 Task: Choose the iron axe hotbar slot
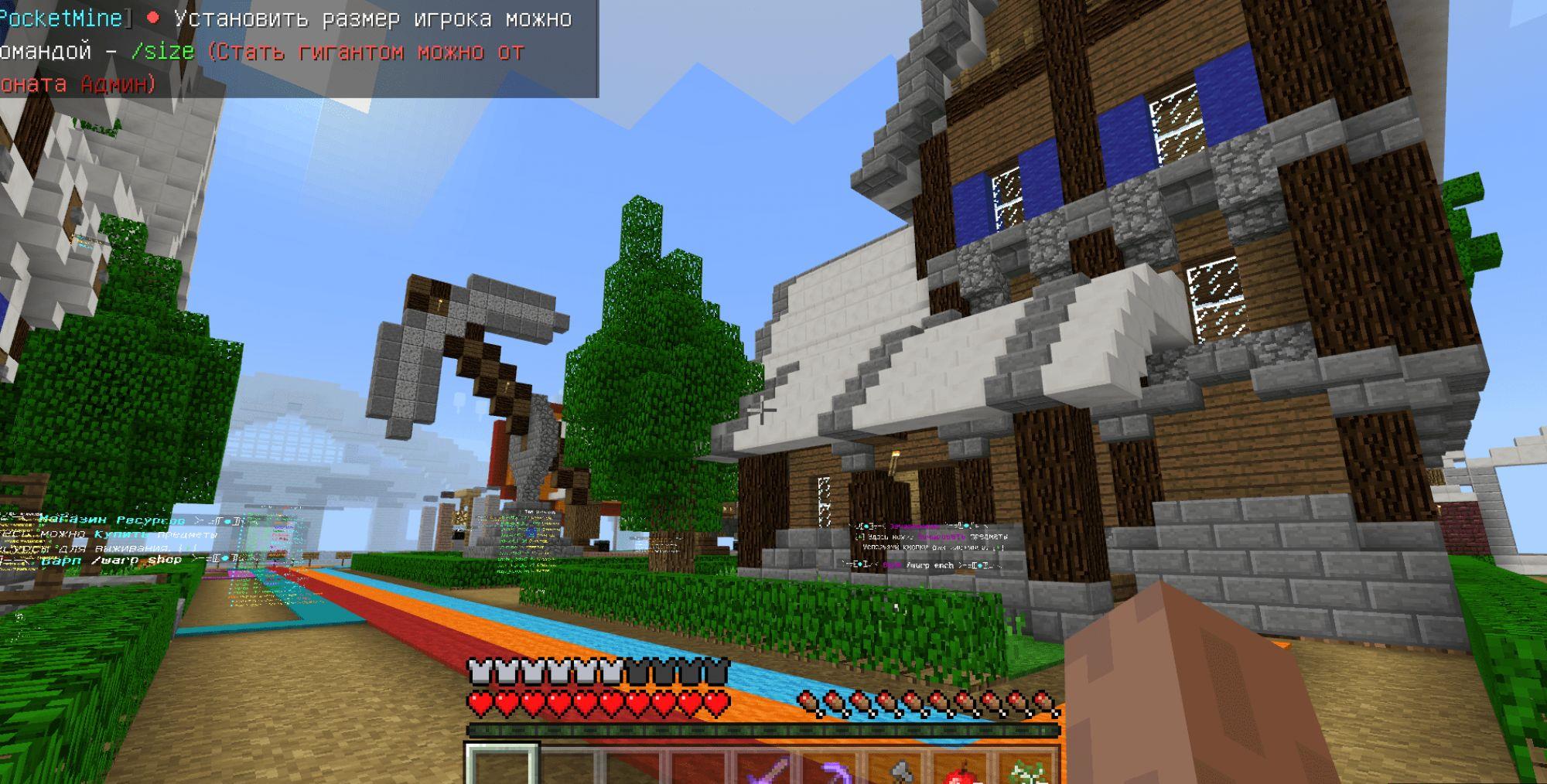click(897, 769)
